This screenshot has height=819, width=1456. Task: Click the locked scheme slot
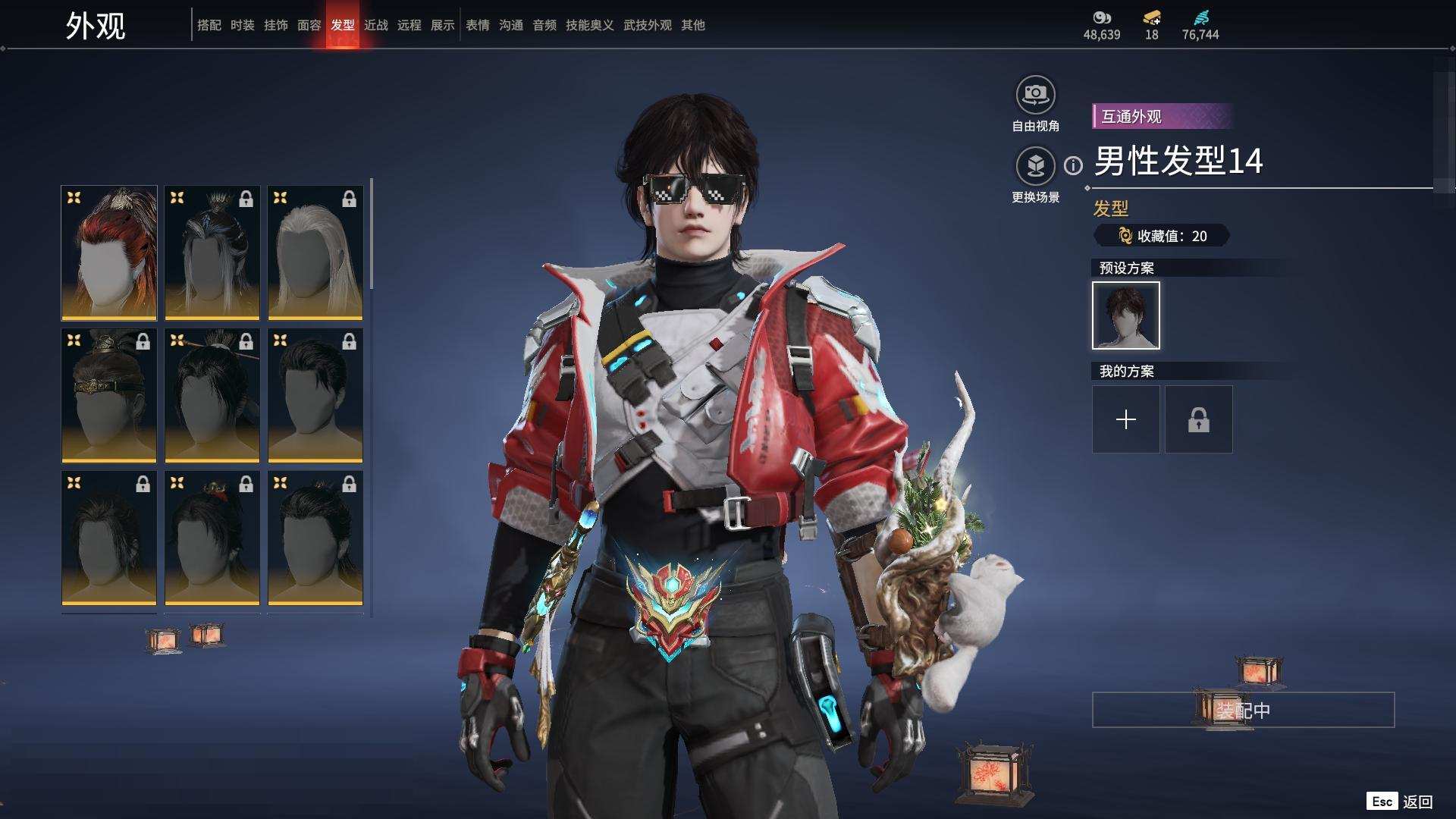coord(1198,419)
